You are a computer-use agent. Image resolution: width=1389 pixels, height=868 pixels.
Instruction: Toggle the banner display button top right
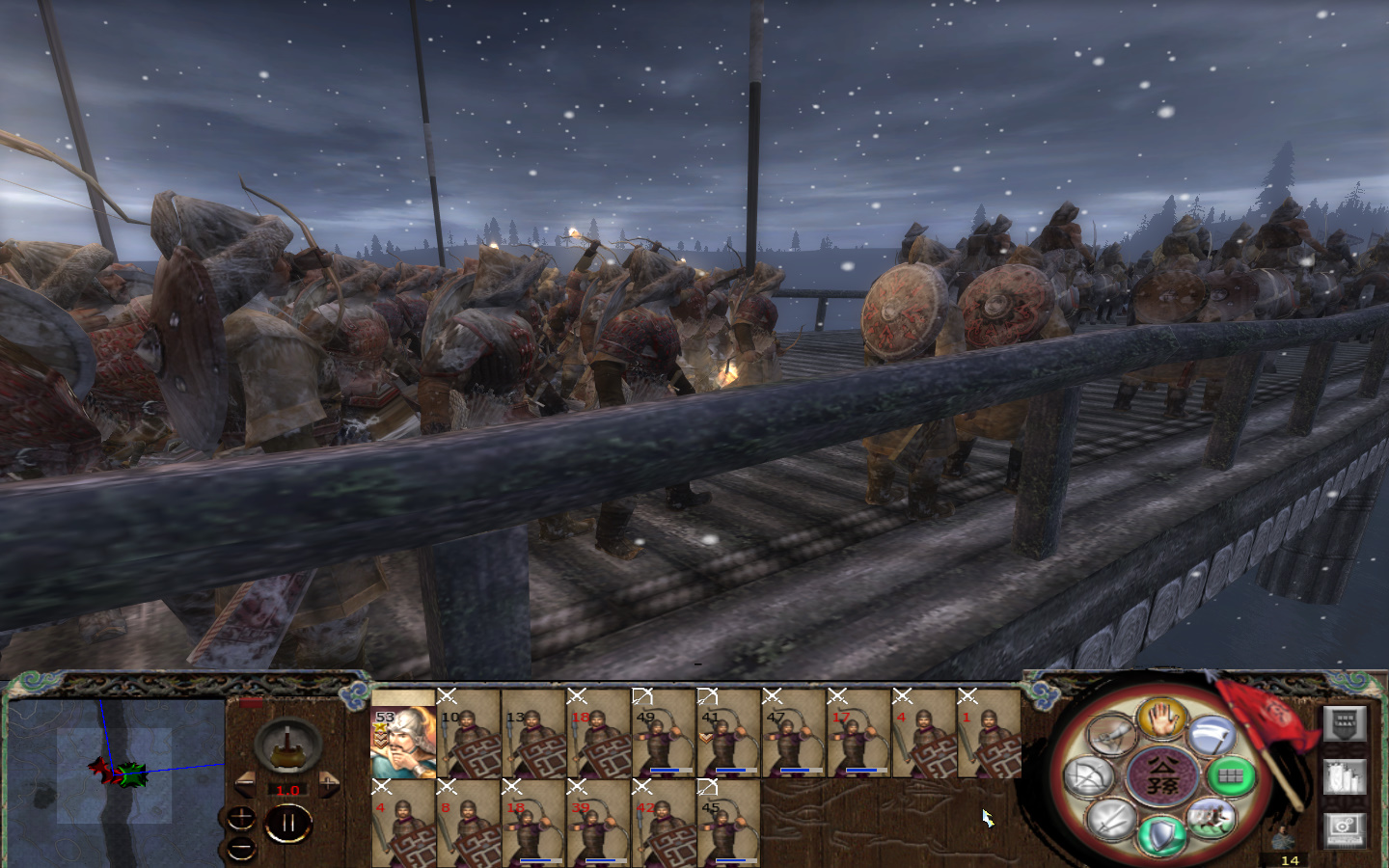pyautogui.click(x=1346, y=724)
